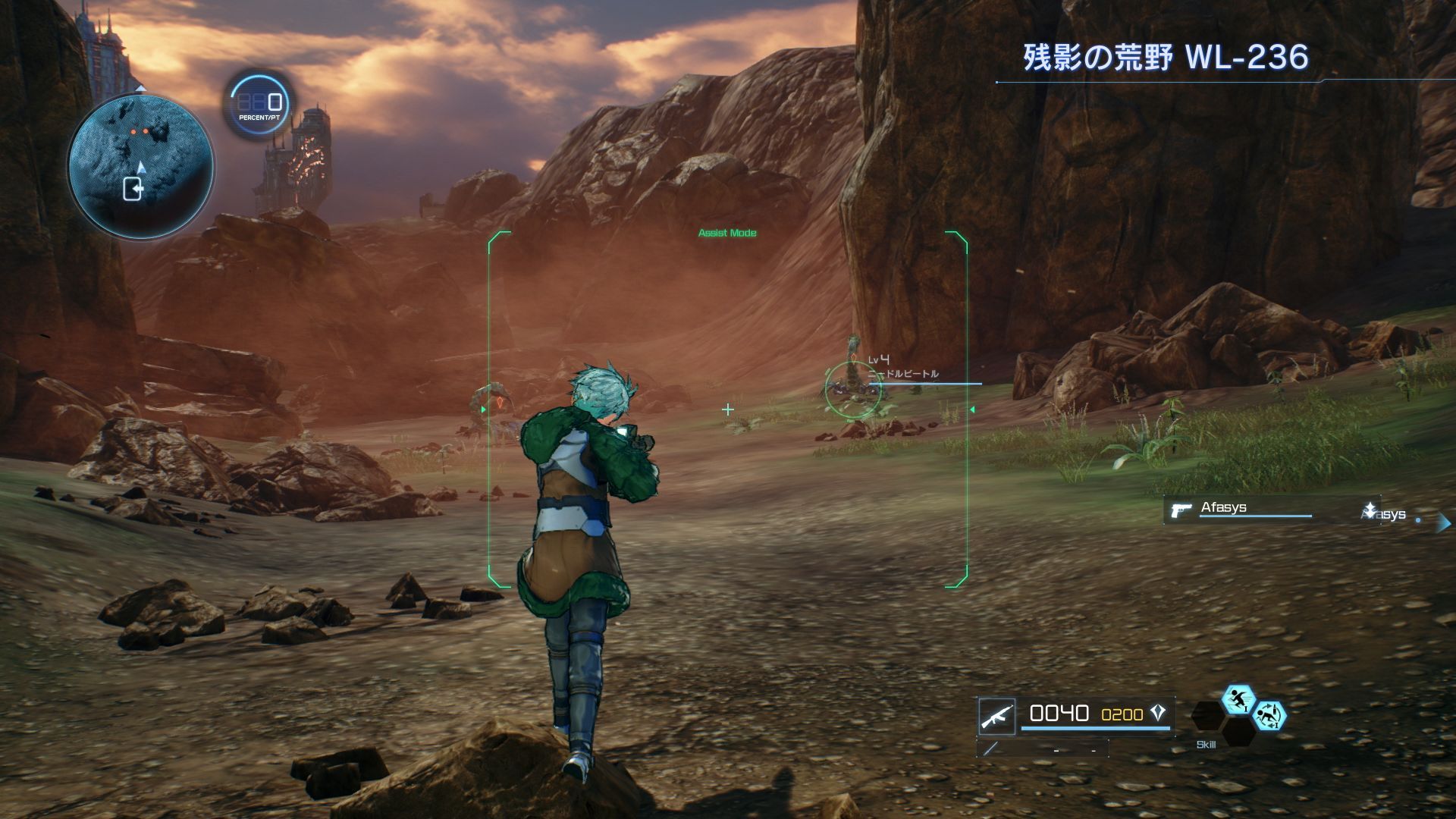Click the Afasys partner name label

tap(1224, 507)
